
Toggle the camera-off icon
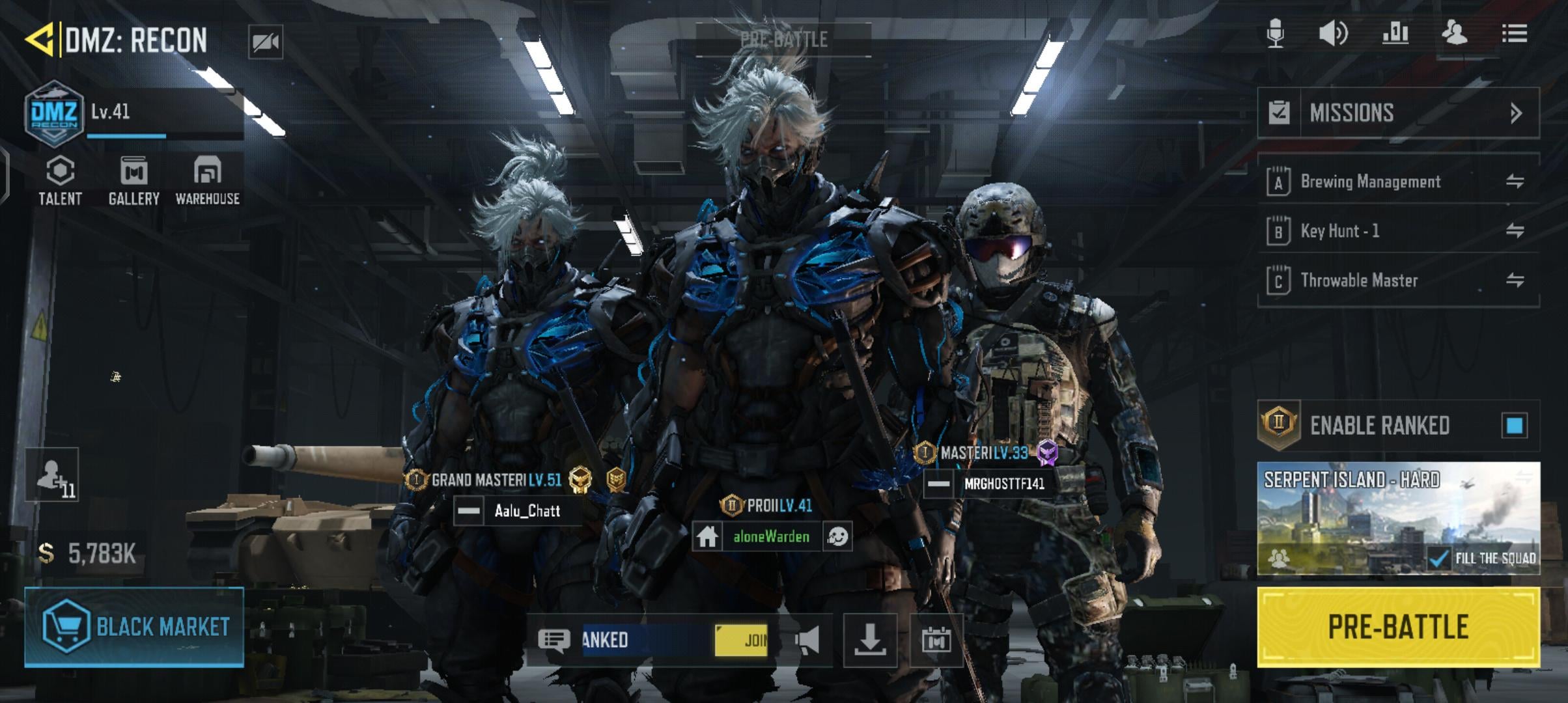click(x=266, y=42)
